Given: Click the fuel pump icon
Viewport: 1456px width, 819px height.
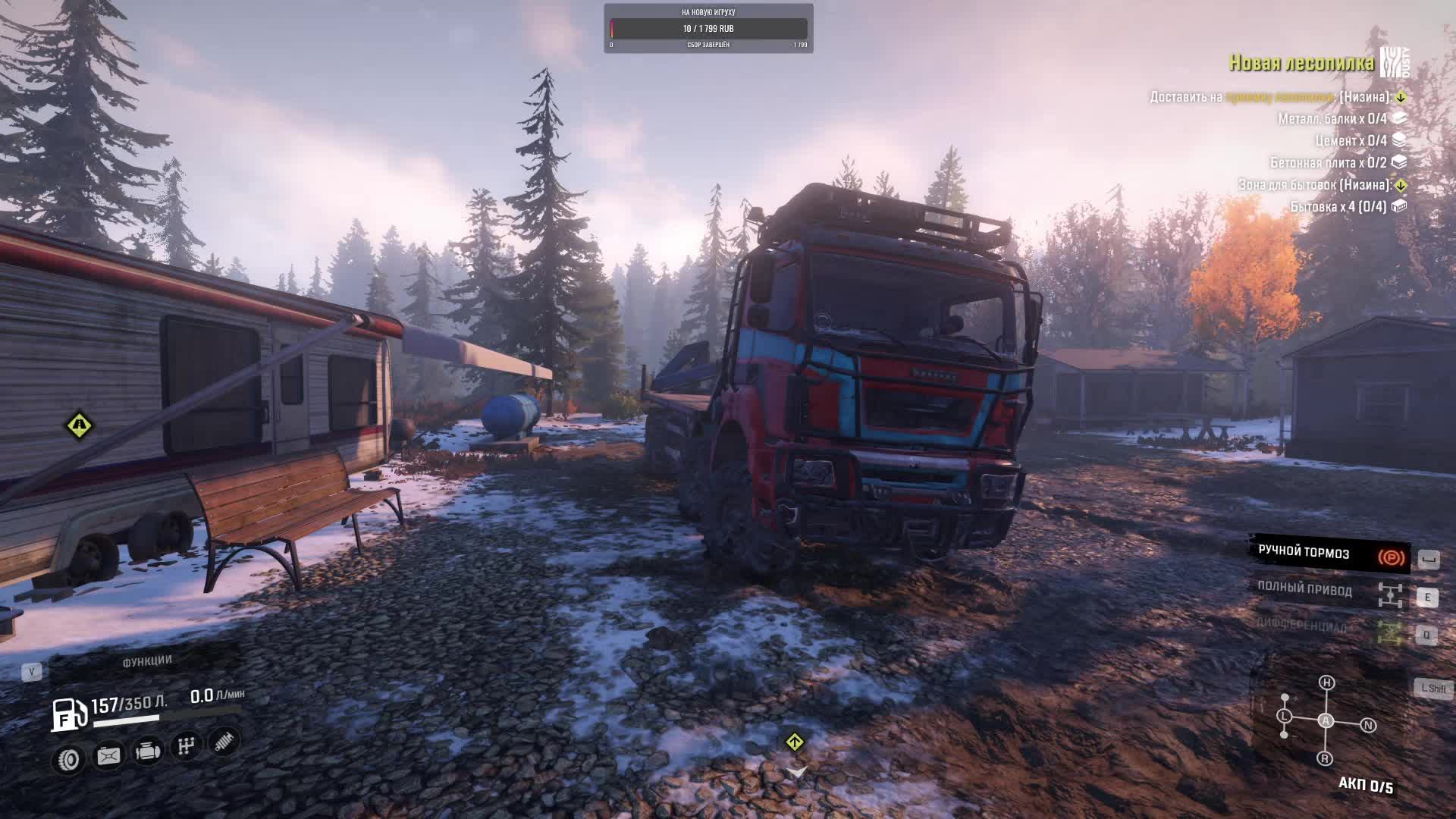Looking at the screenshot, I should point(68,714).
